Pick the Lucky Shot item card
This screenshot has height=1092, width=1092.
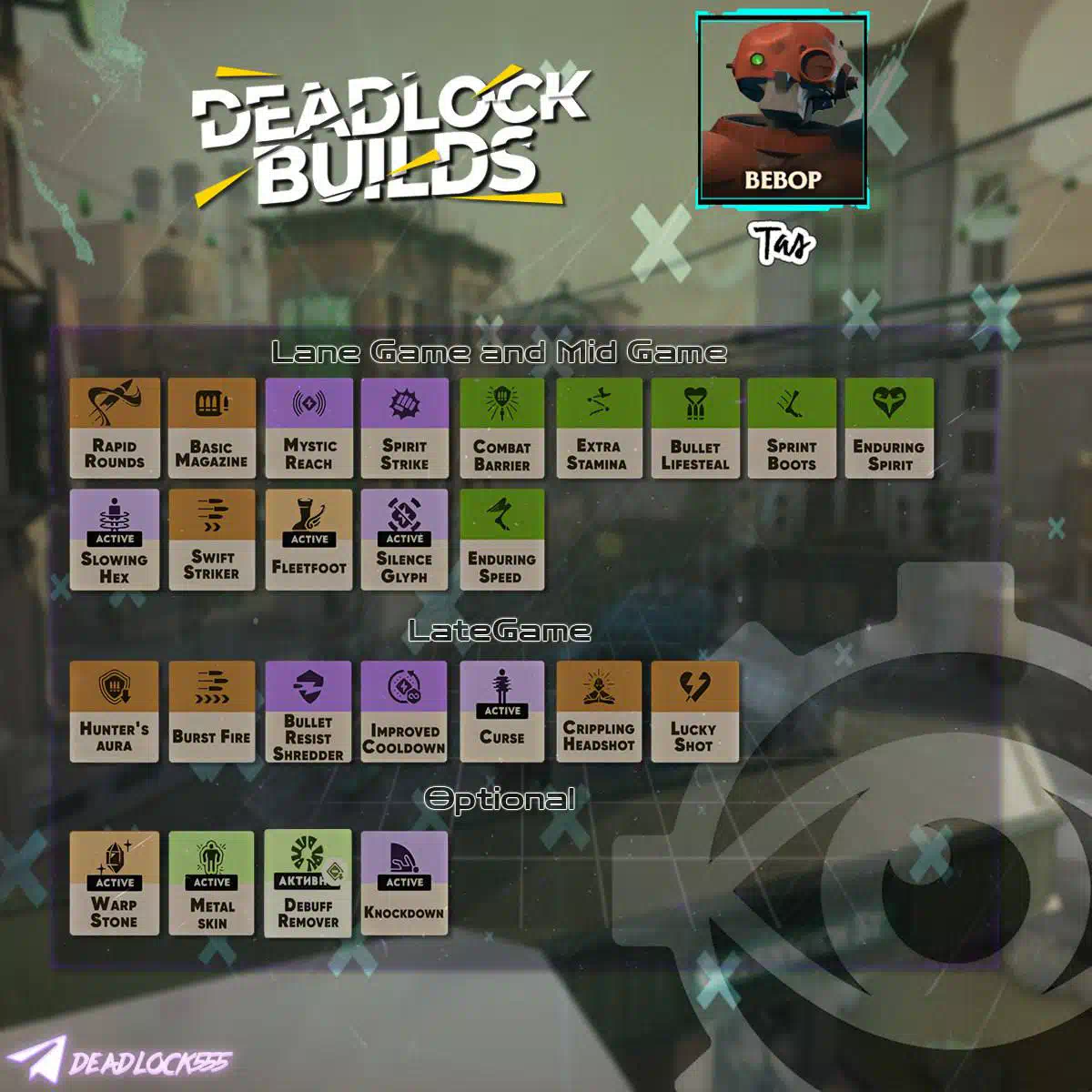coord(694,711)
